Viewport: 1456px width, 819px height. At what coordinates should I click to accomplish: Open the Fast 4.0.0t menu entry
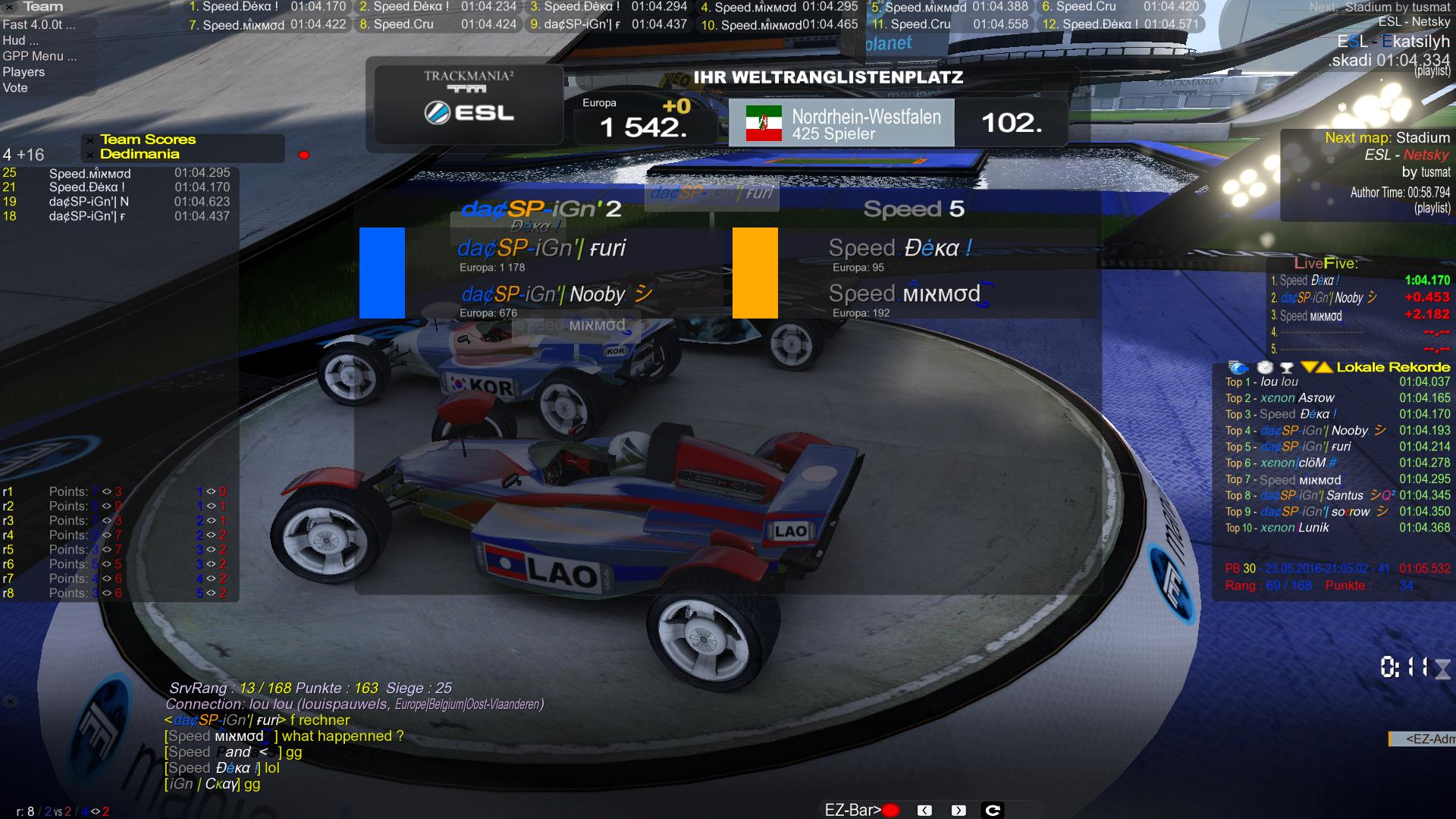39,24
